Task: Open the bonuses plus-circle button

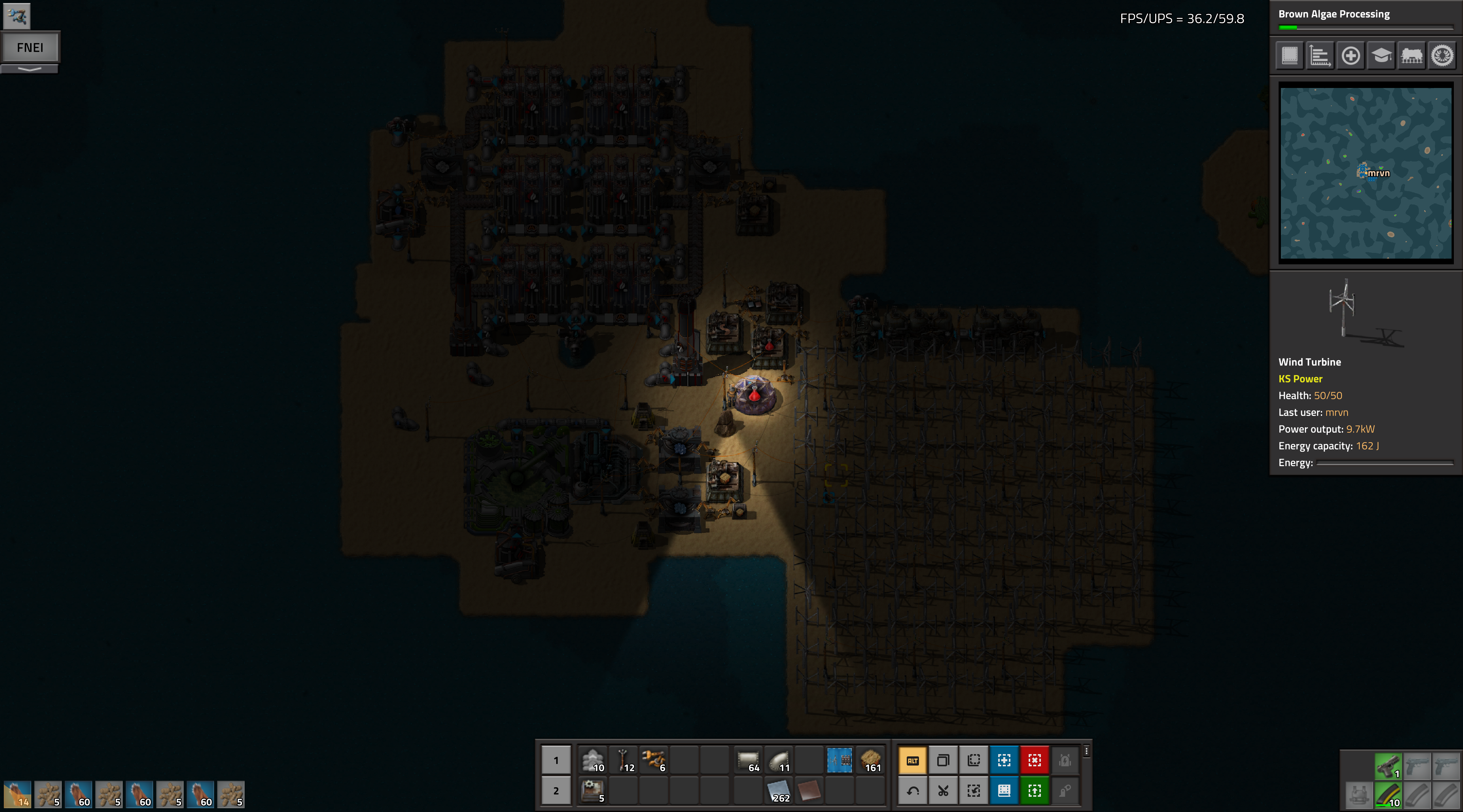Action: pos(1351,56)
